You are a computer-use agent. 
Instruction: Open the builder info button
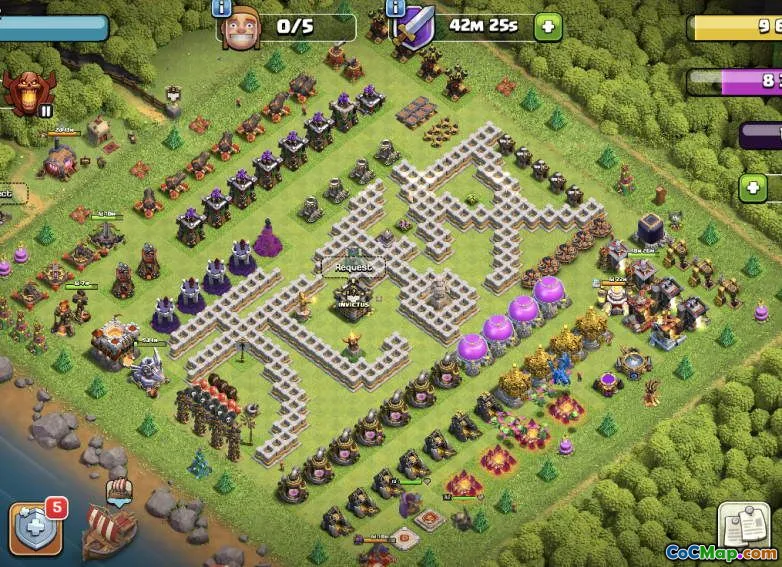(x=222, y=8)
